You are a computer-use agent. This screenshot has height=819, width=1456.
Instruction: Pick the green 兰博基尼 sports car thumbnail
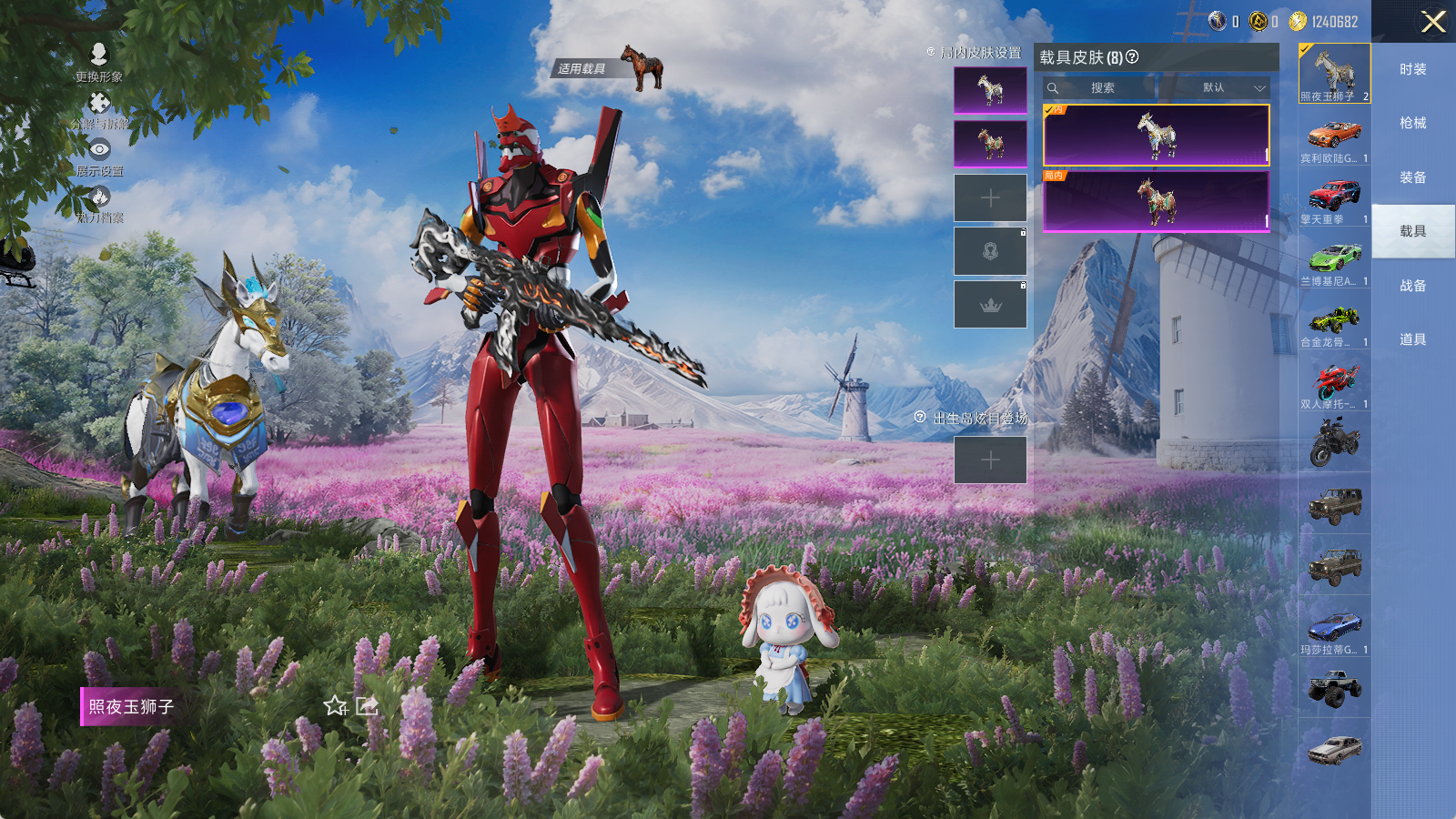[1334, 259]
